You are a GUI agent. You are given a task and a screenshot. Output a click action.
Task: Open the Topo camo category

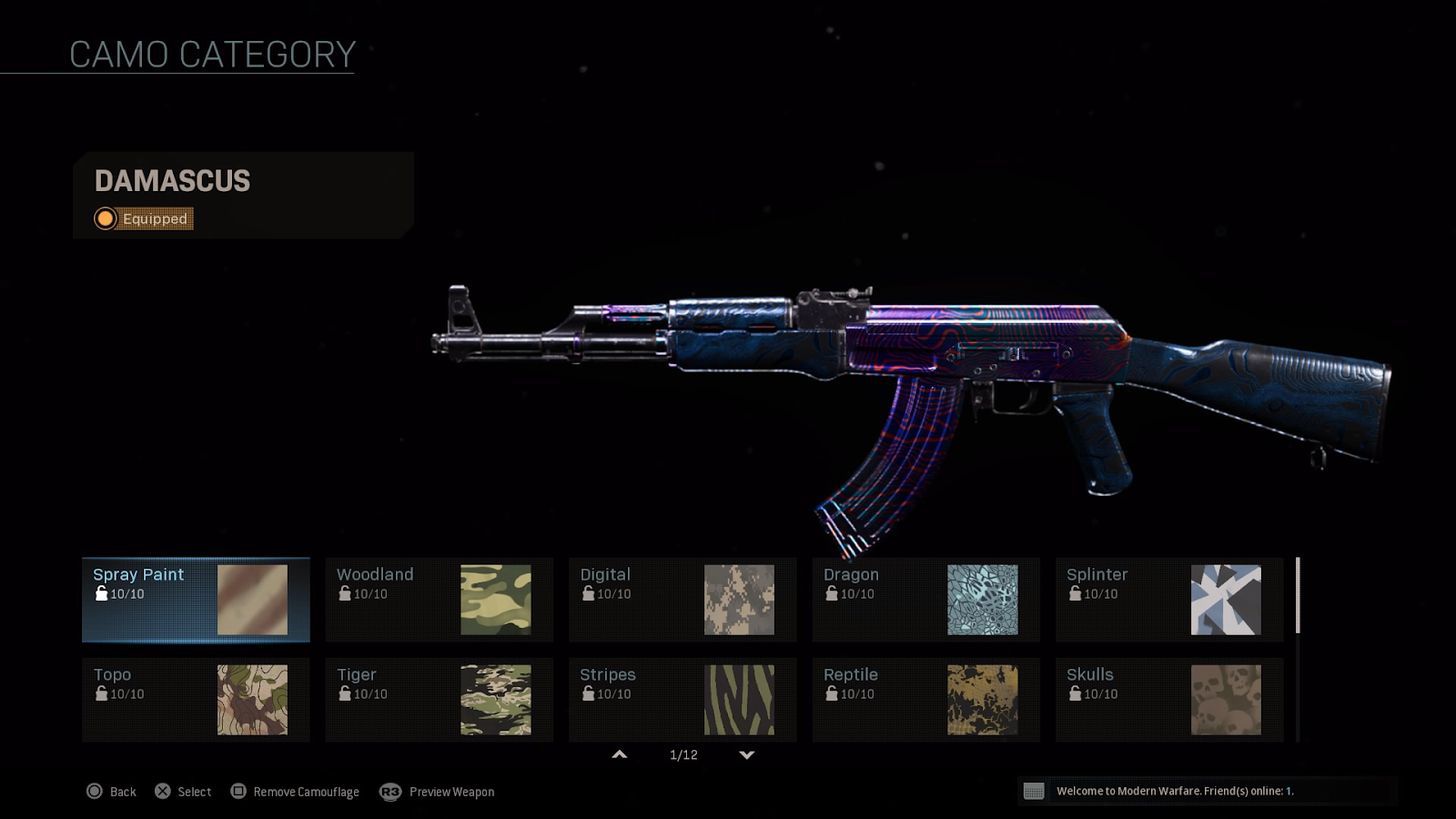click(196, 700)
